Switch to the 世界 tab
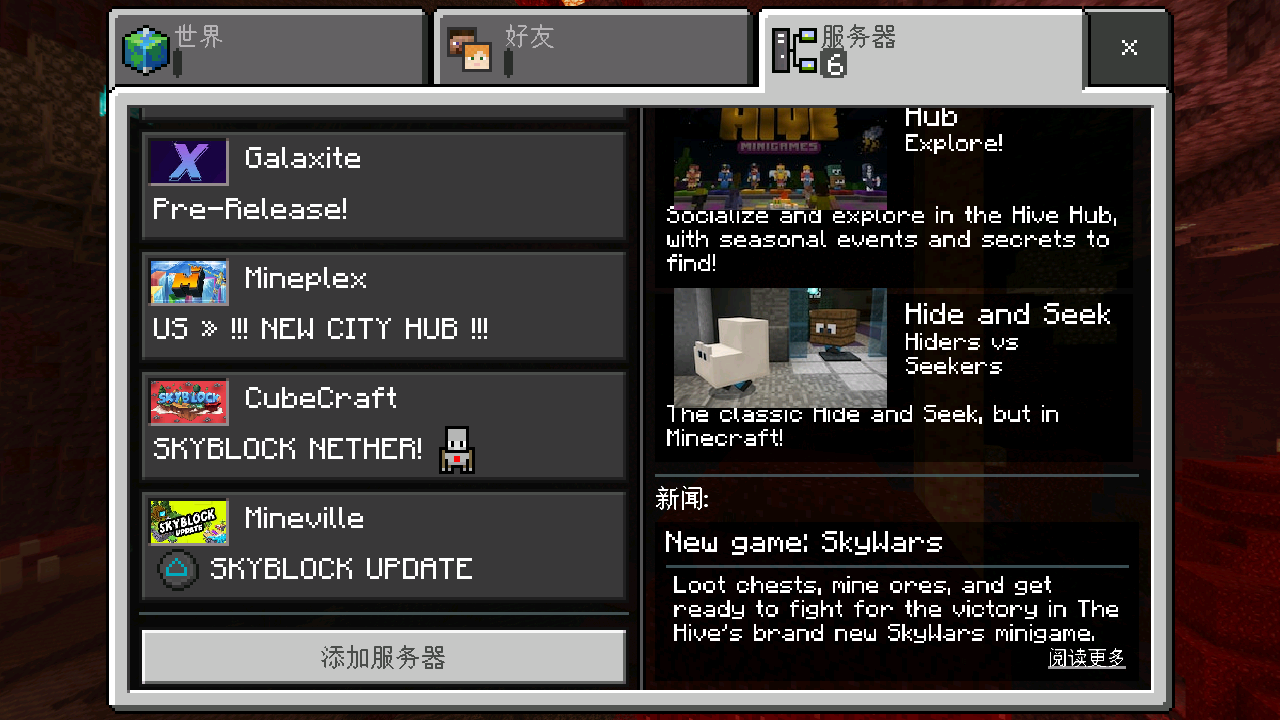Screen dimensions: 1280x720 point(268,48)
